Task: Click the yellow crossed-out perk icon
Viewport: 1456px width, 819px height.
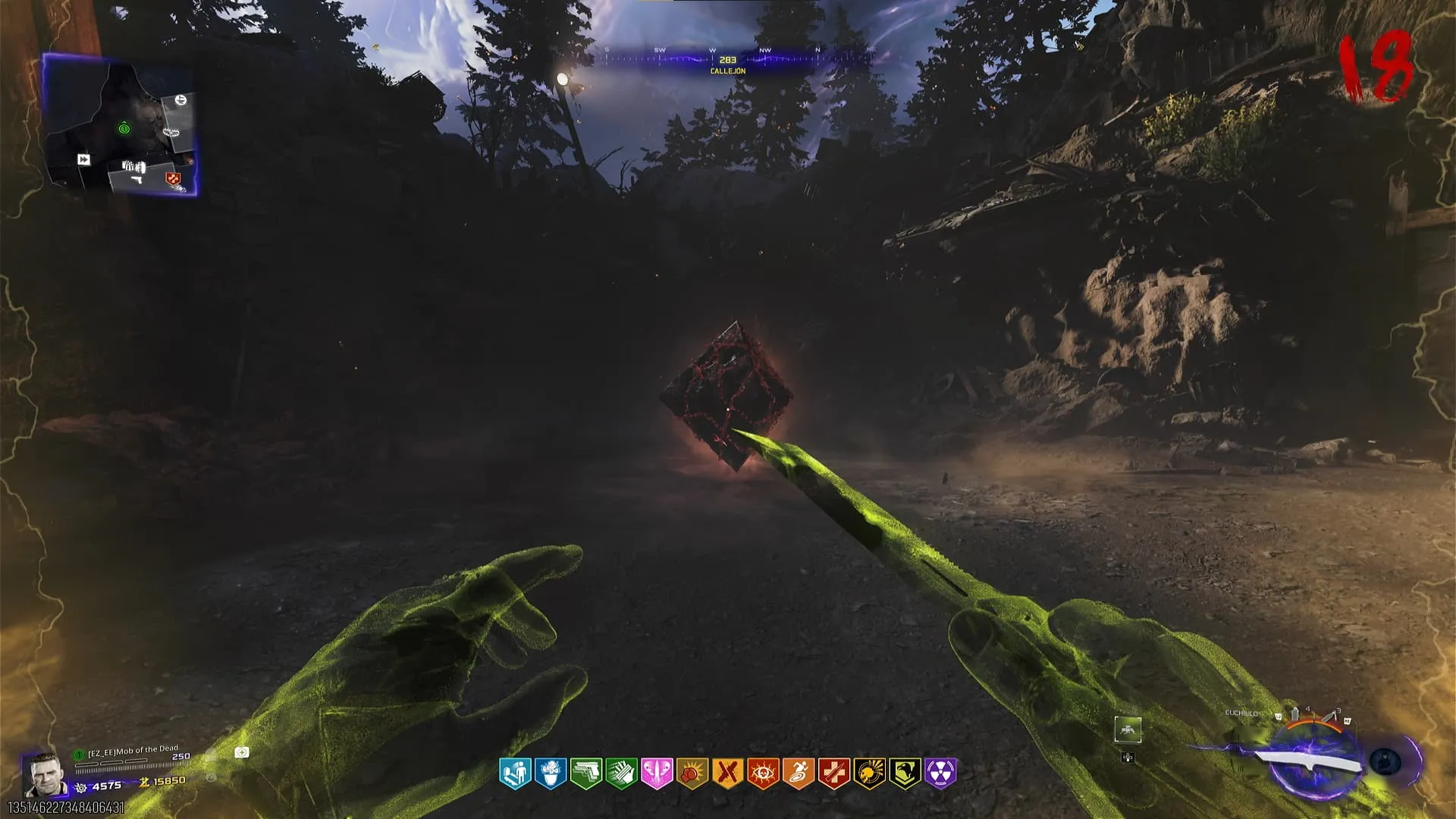Action: (x=727, y=773)
